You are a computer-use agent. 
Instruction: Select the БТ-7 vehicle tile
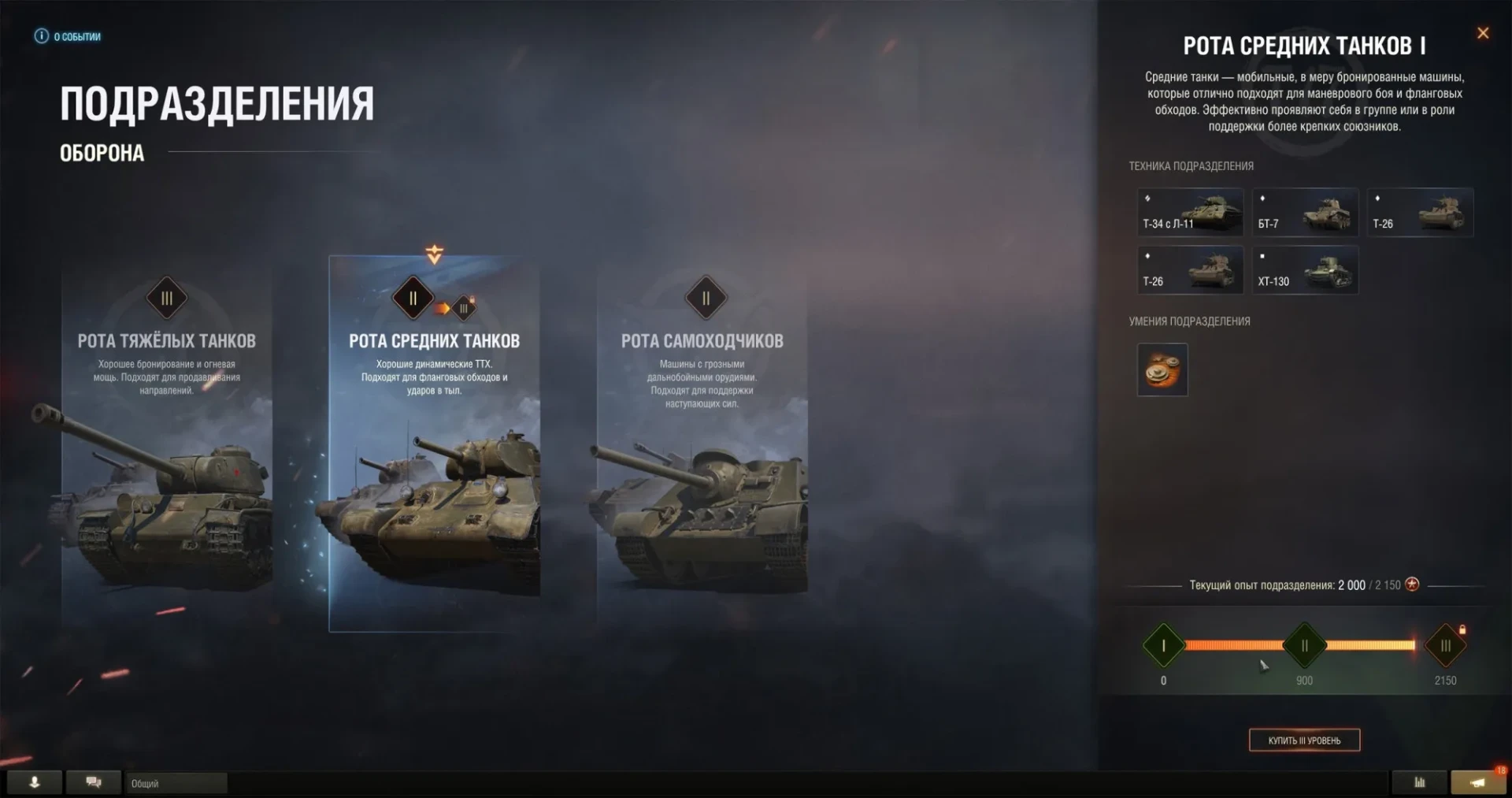[1305, 212]
